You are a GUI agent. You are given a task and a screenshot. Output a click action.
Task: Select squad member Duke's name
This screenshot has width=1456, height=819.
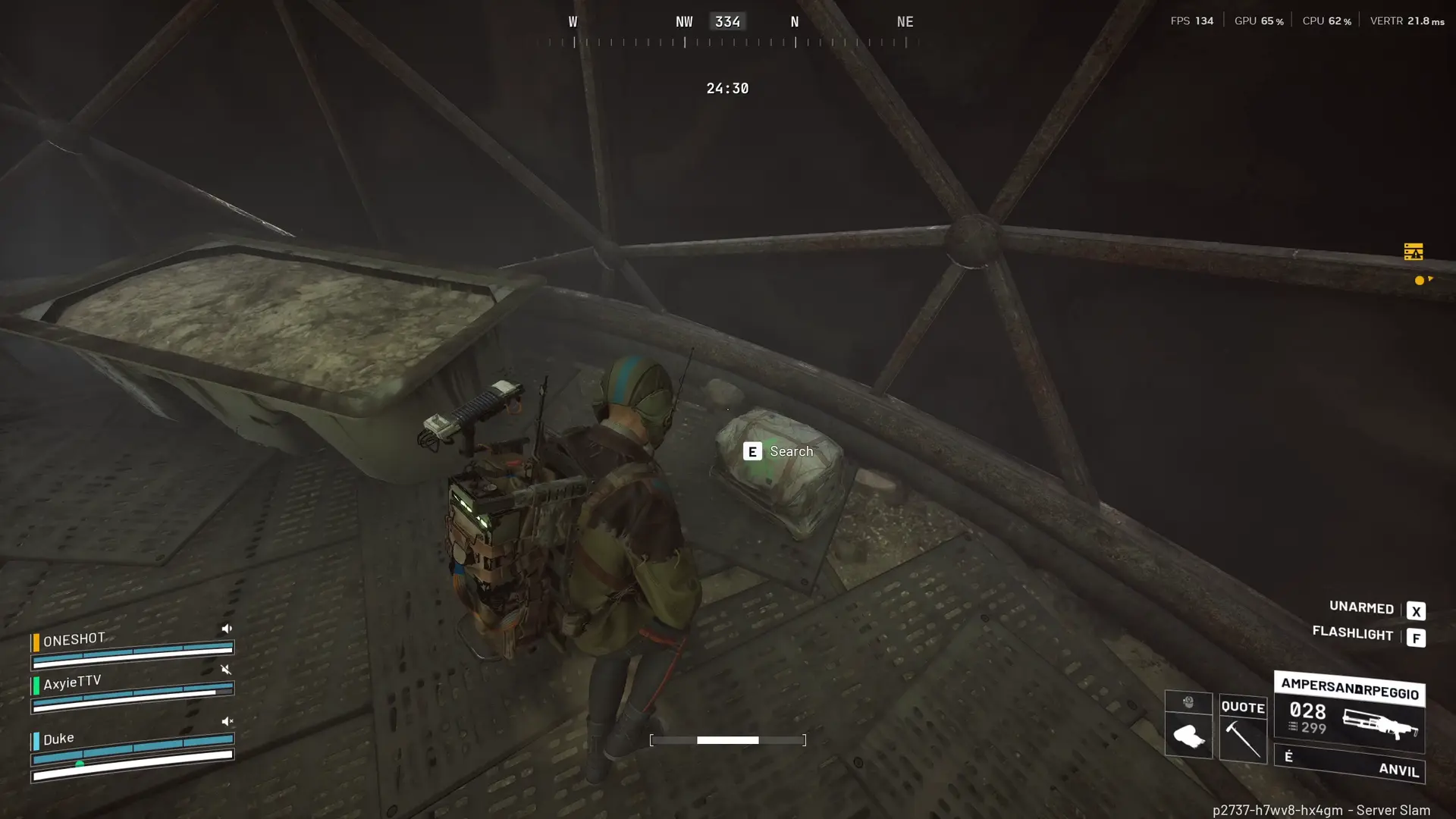(58, 739)
